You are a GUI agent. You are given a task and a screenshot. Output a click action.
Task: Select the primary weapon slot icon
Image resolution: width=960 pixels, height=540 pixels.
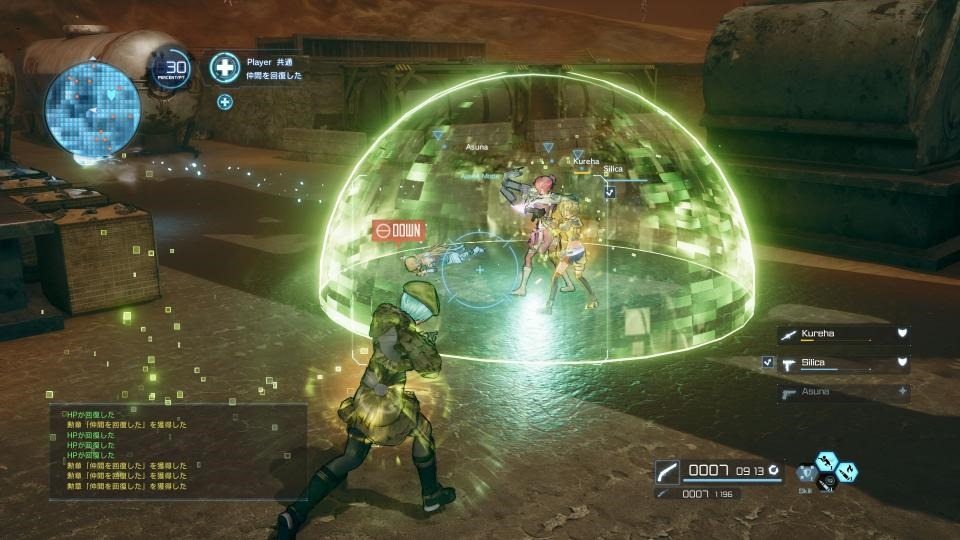668,471
